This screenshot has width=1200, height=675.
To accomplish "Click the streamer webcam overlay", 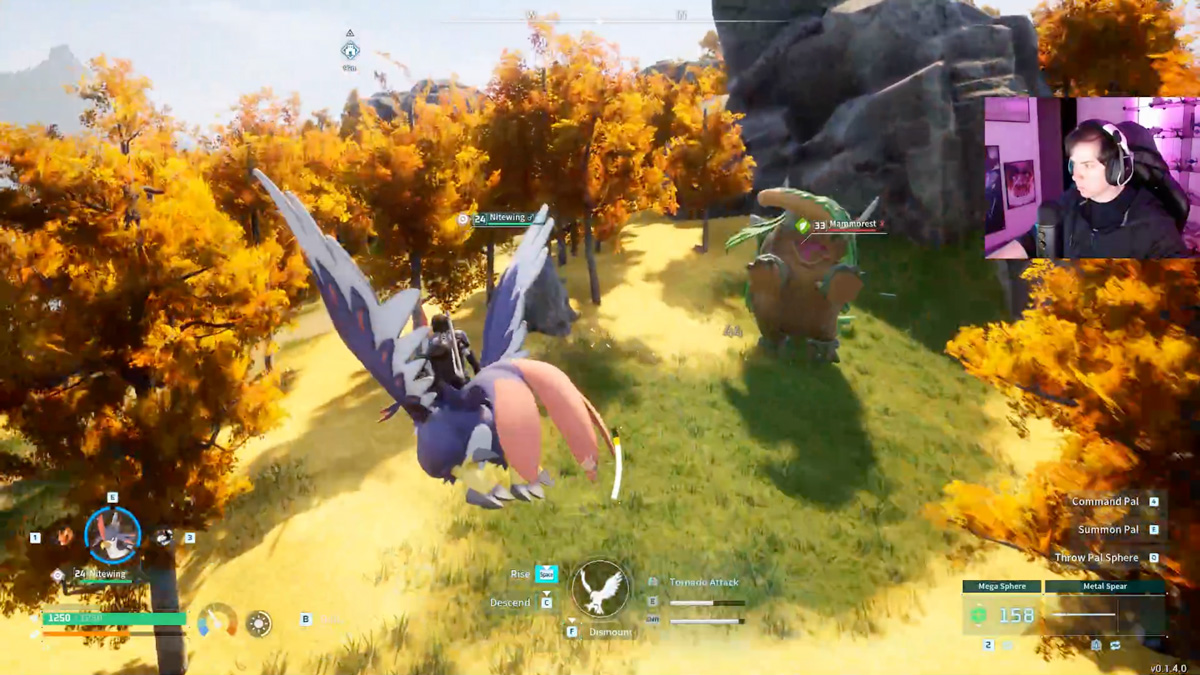I will [1091, 178].
